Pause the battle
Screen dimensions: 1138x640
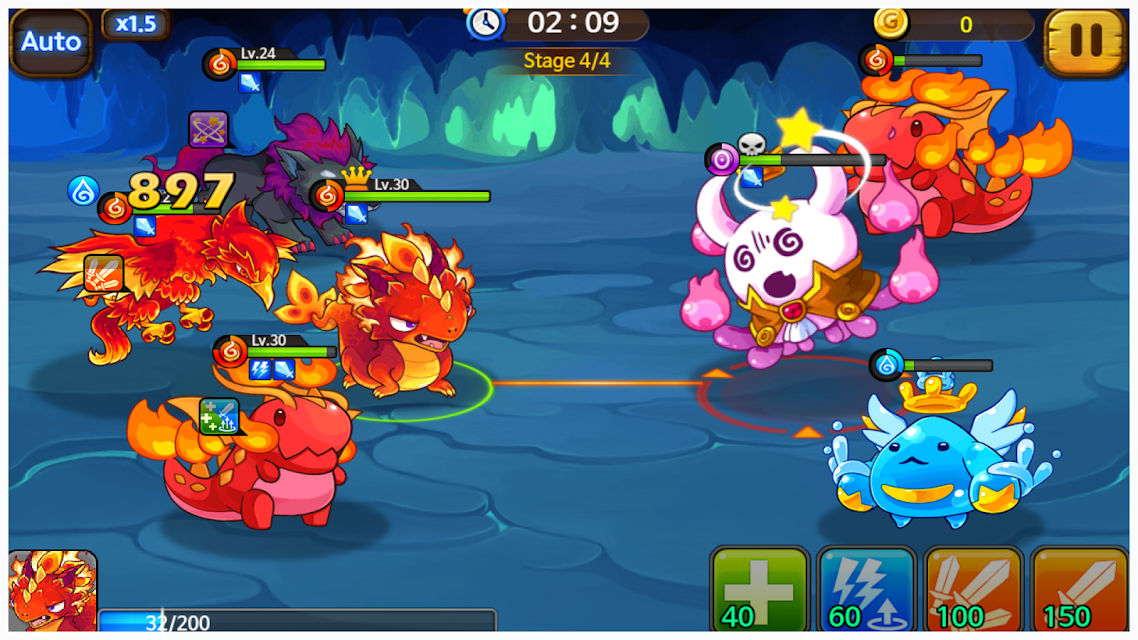tap(1085, 41)
